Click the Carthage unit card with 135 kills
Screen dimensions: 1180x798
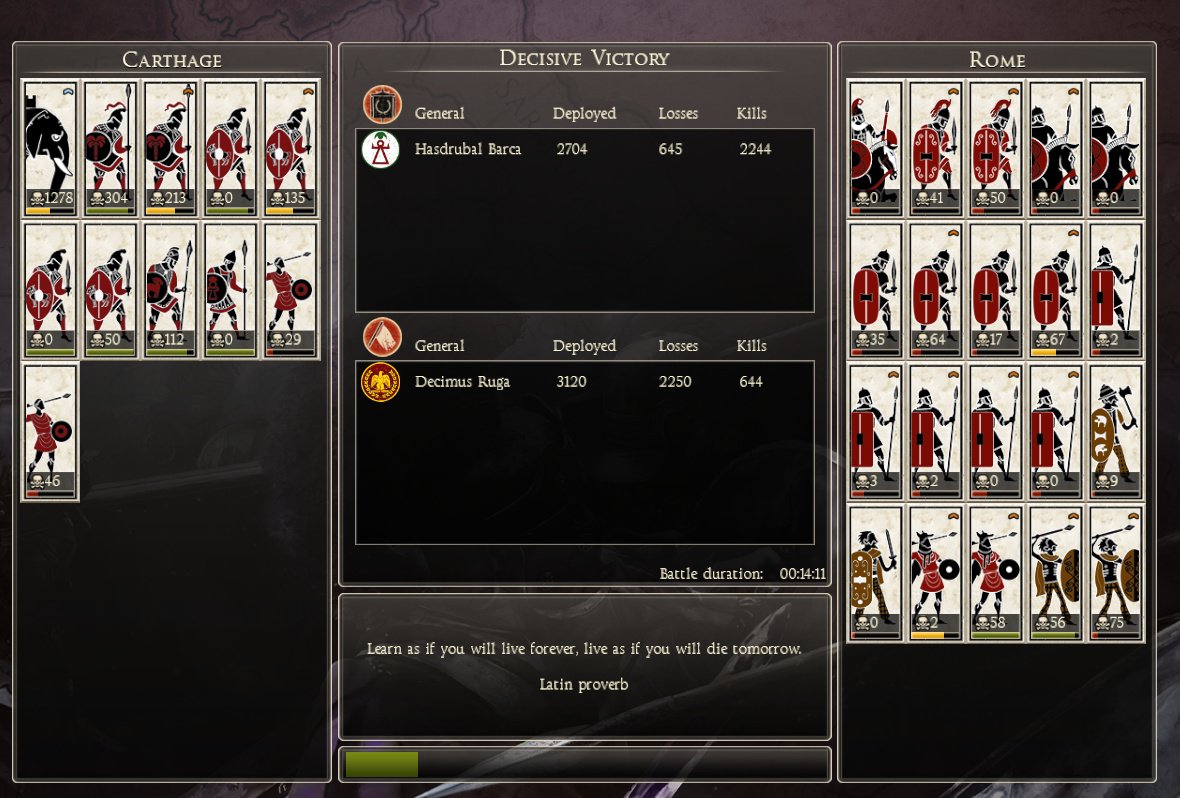[x=291, y=148]
